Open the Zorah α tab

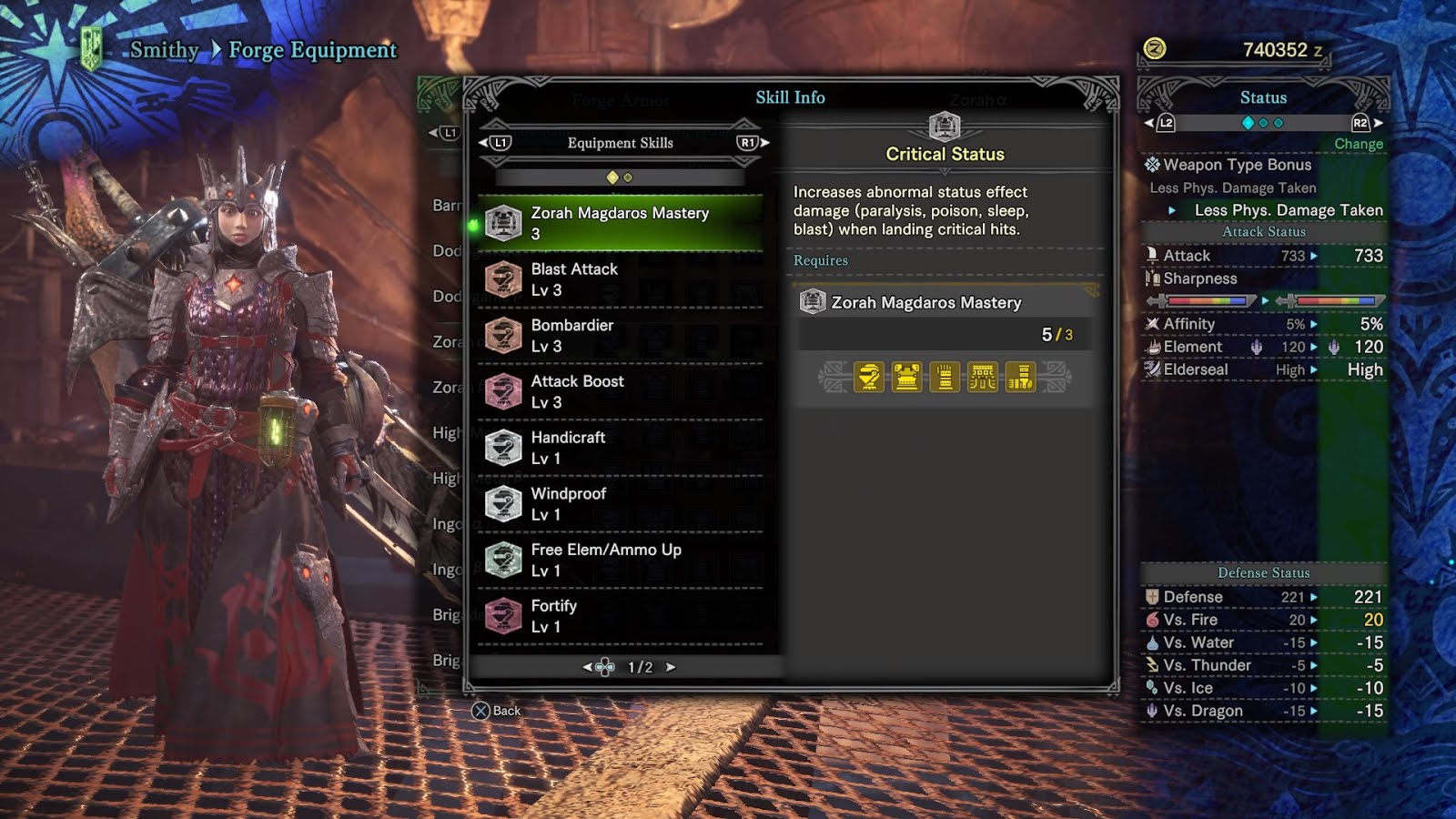tap(979, 100)
